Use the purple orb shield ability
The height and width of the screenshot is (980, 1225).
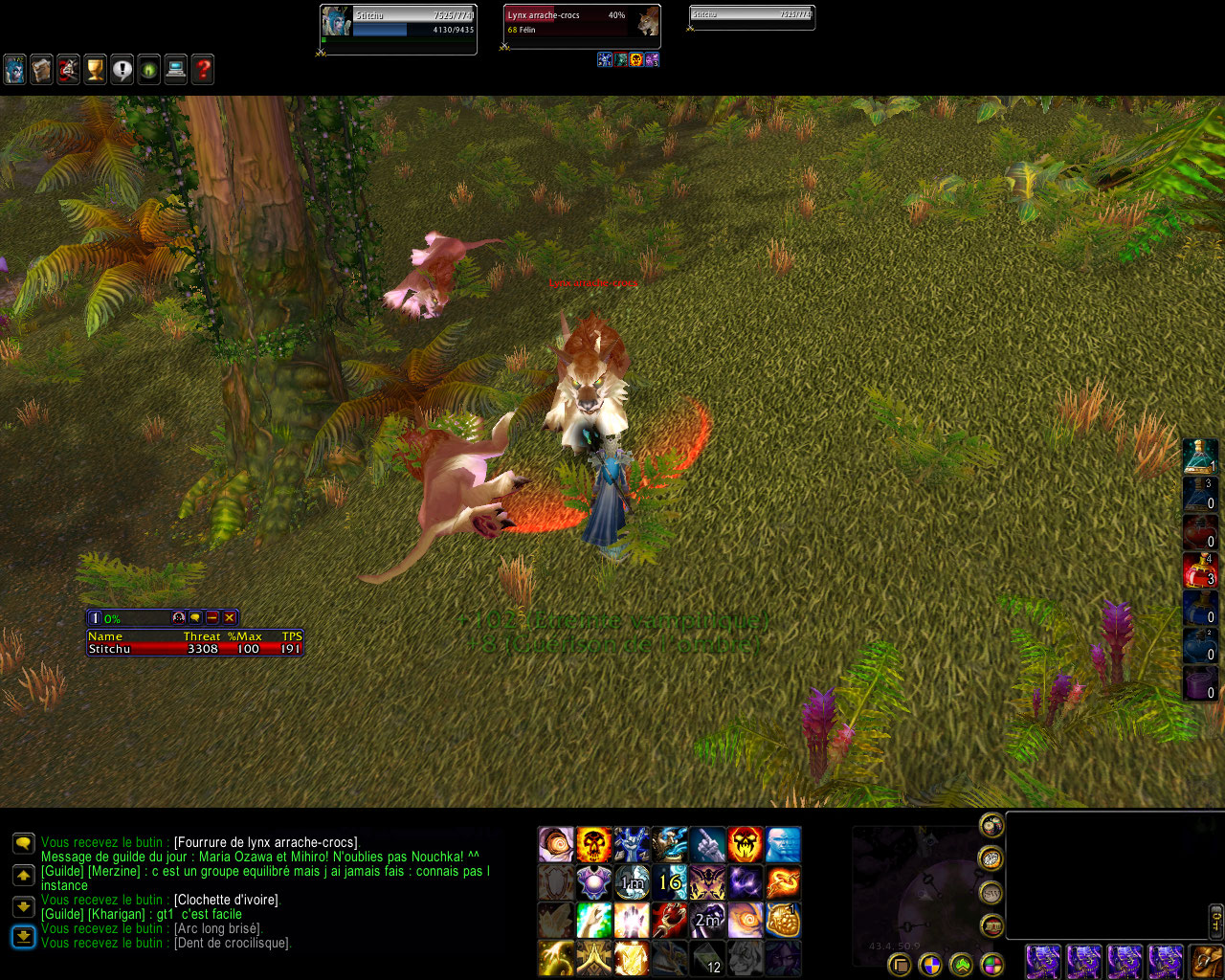593,882
